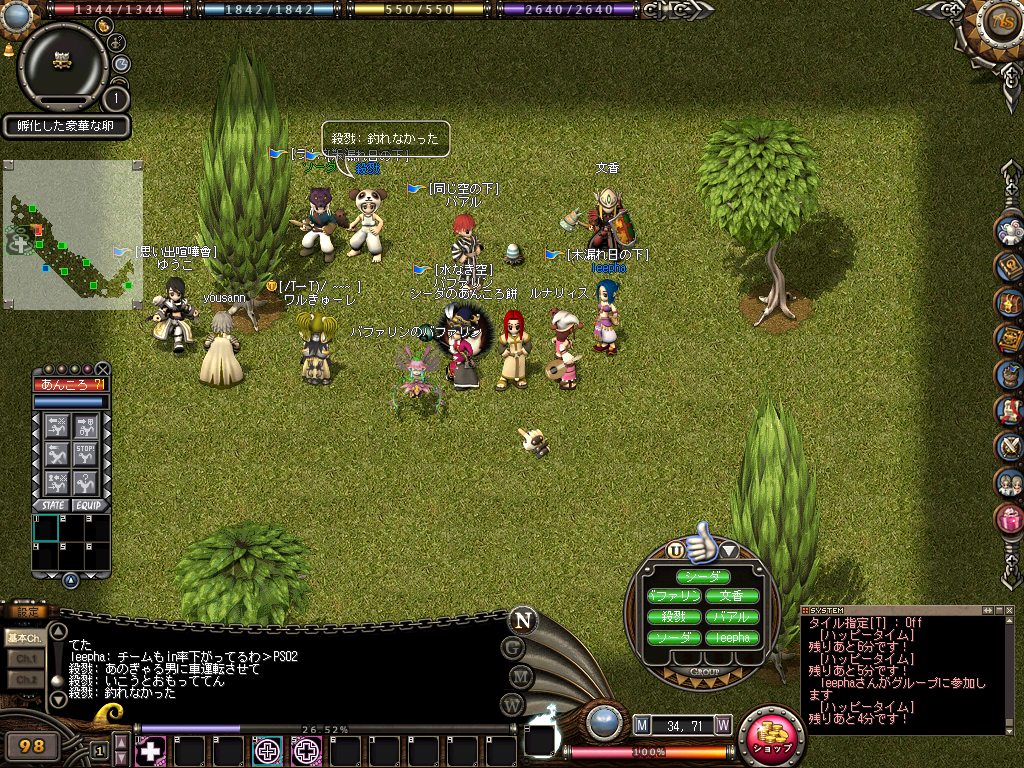
Task: Select party member leepha in group panel
Action: (732, 637)
